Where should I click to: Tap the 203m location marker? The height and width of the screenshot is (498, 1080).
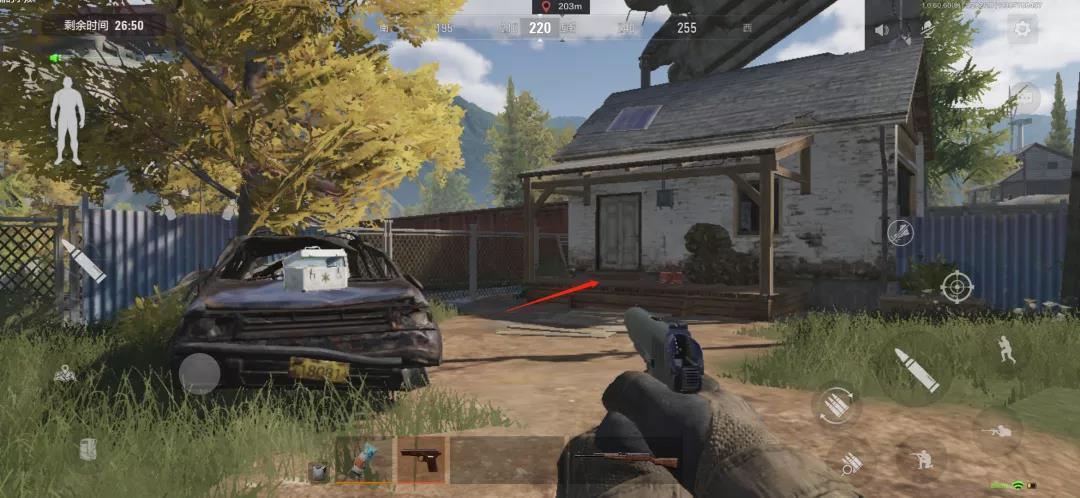point(560,7)
